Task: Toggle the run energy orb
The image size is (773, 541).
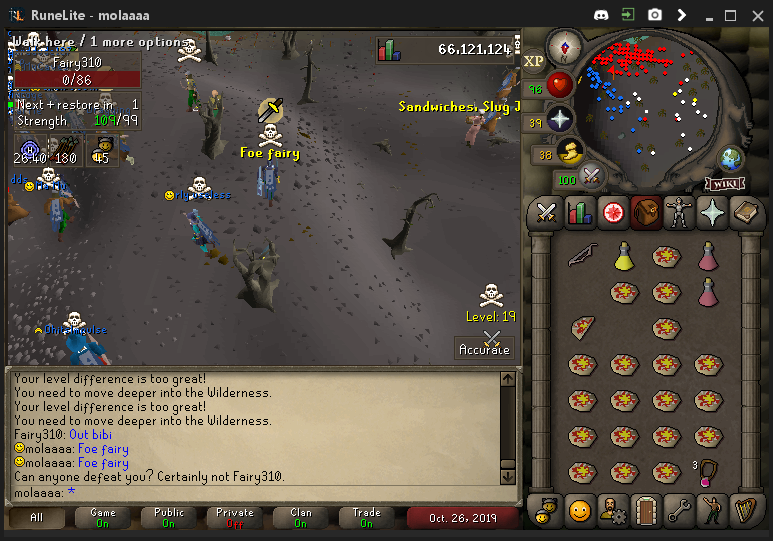Action: (568, 152)
